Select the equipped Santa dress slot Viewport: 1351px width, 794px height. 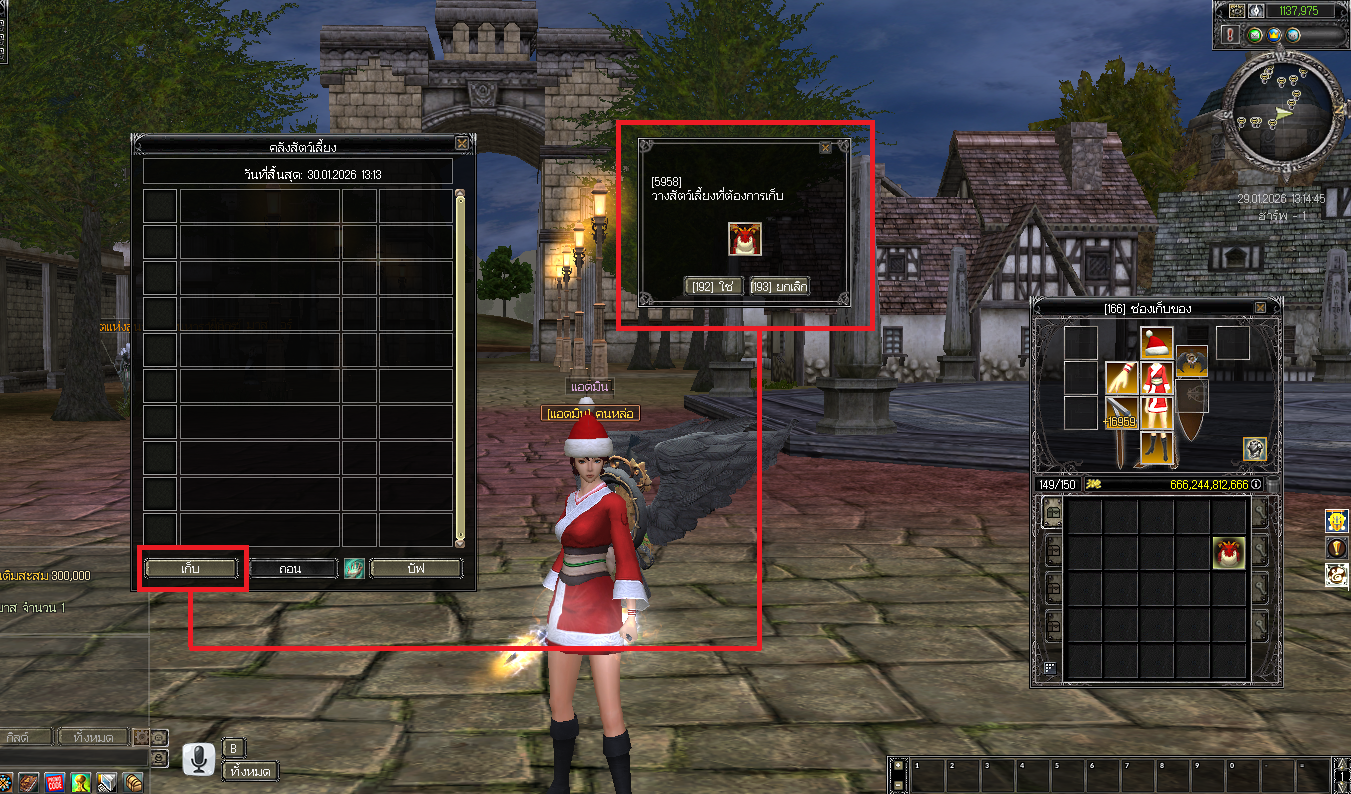1157,380
